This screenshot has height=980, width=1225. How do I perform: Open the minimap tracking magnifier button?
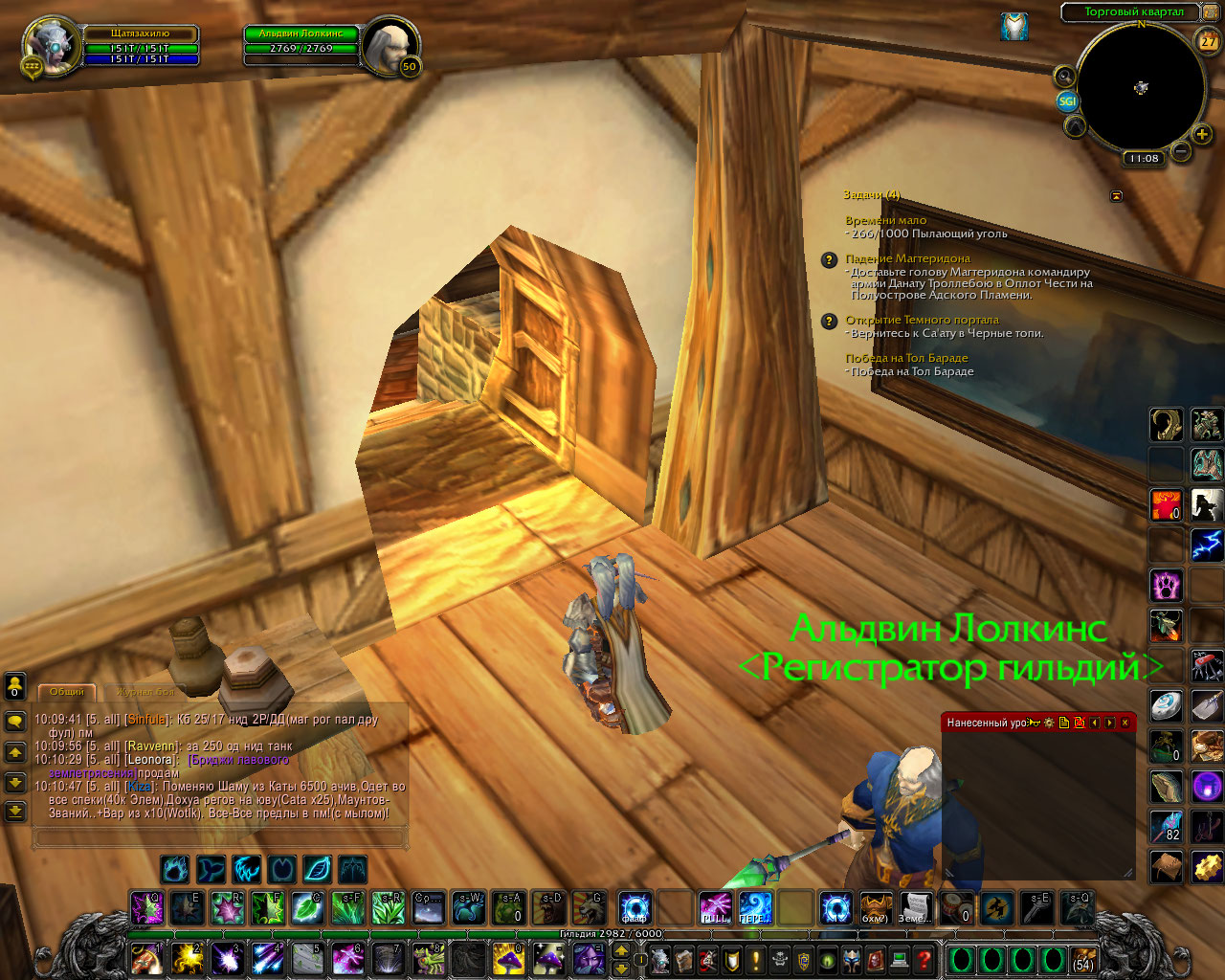click(1064, 76)
